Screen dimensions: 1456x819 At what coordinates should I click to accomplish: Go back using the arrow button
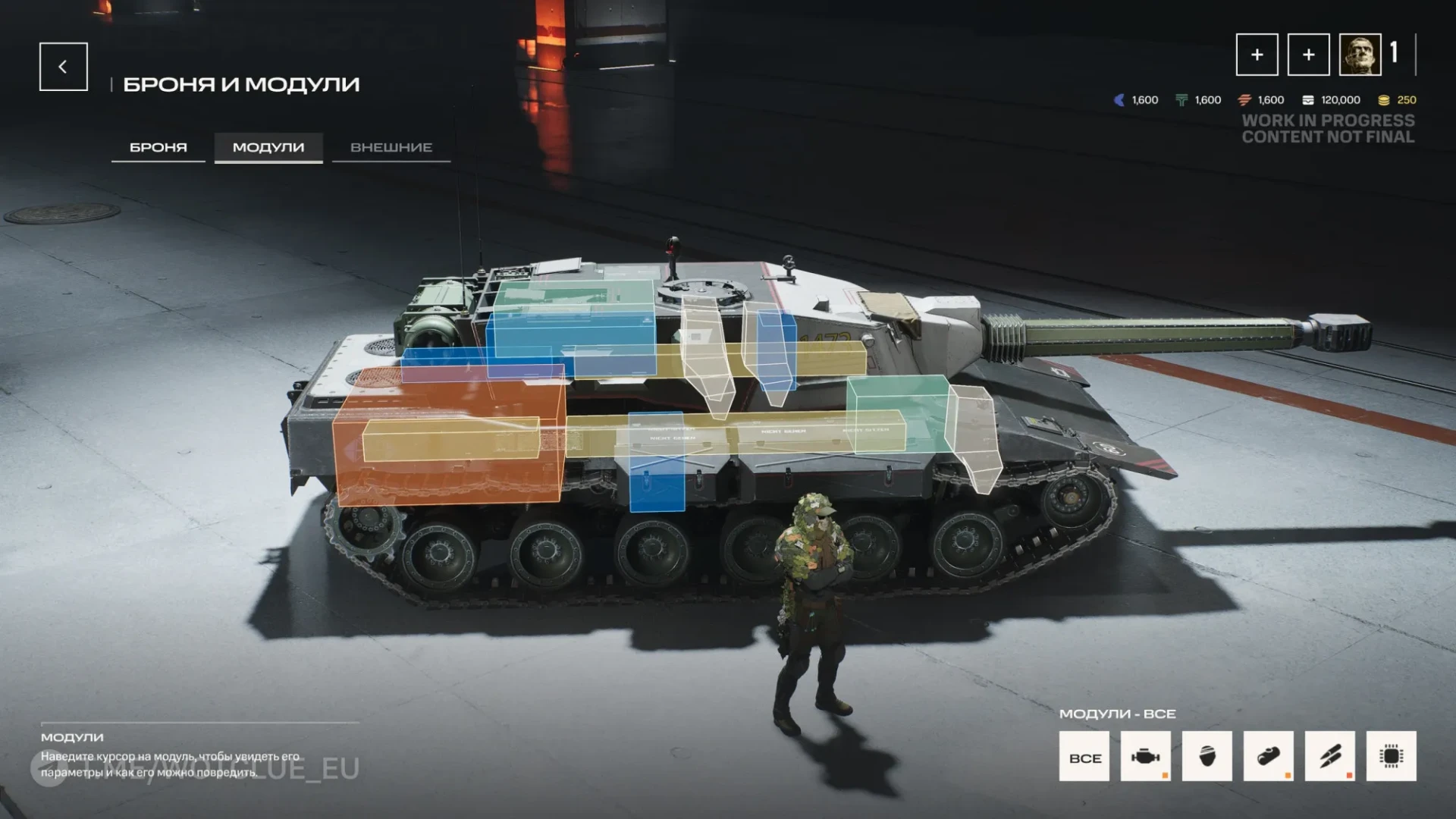63,67
